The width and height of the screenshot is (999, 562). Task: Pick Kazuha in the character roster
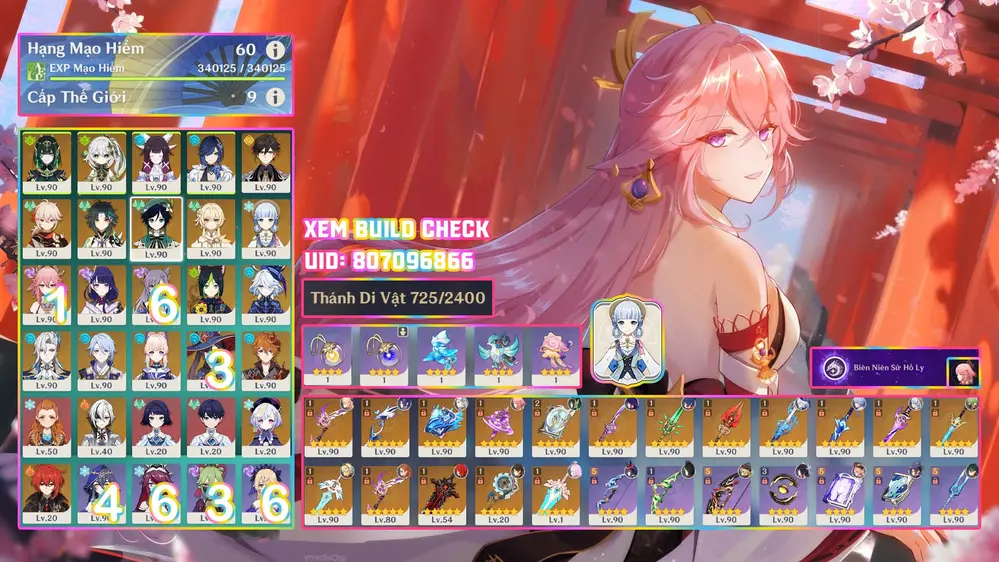(x=47, y=227)
